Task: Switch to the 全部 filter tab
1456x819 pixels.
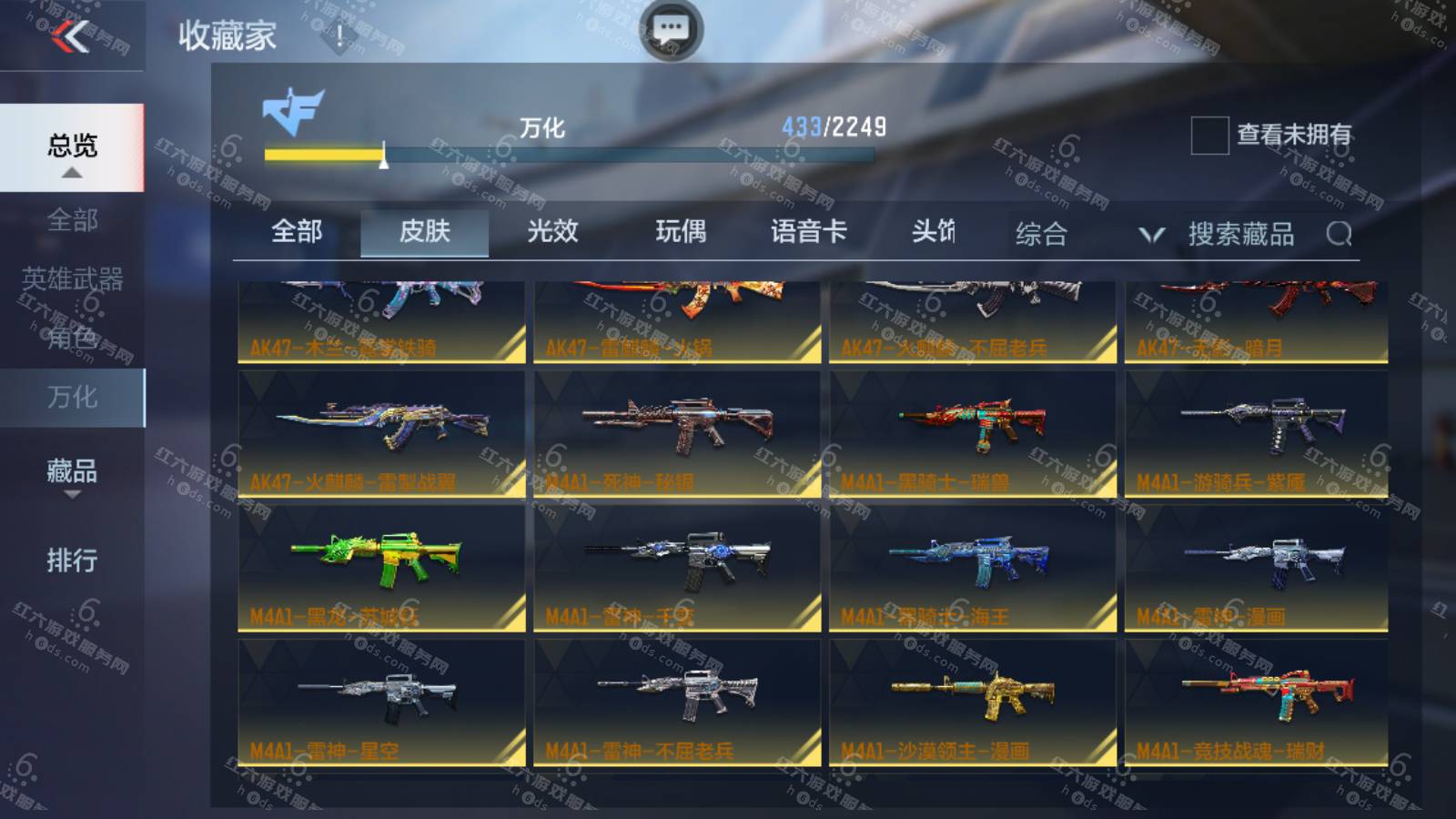Action: 297,232
